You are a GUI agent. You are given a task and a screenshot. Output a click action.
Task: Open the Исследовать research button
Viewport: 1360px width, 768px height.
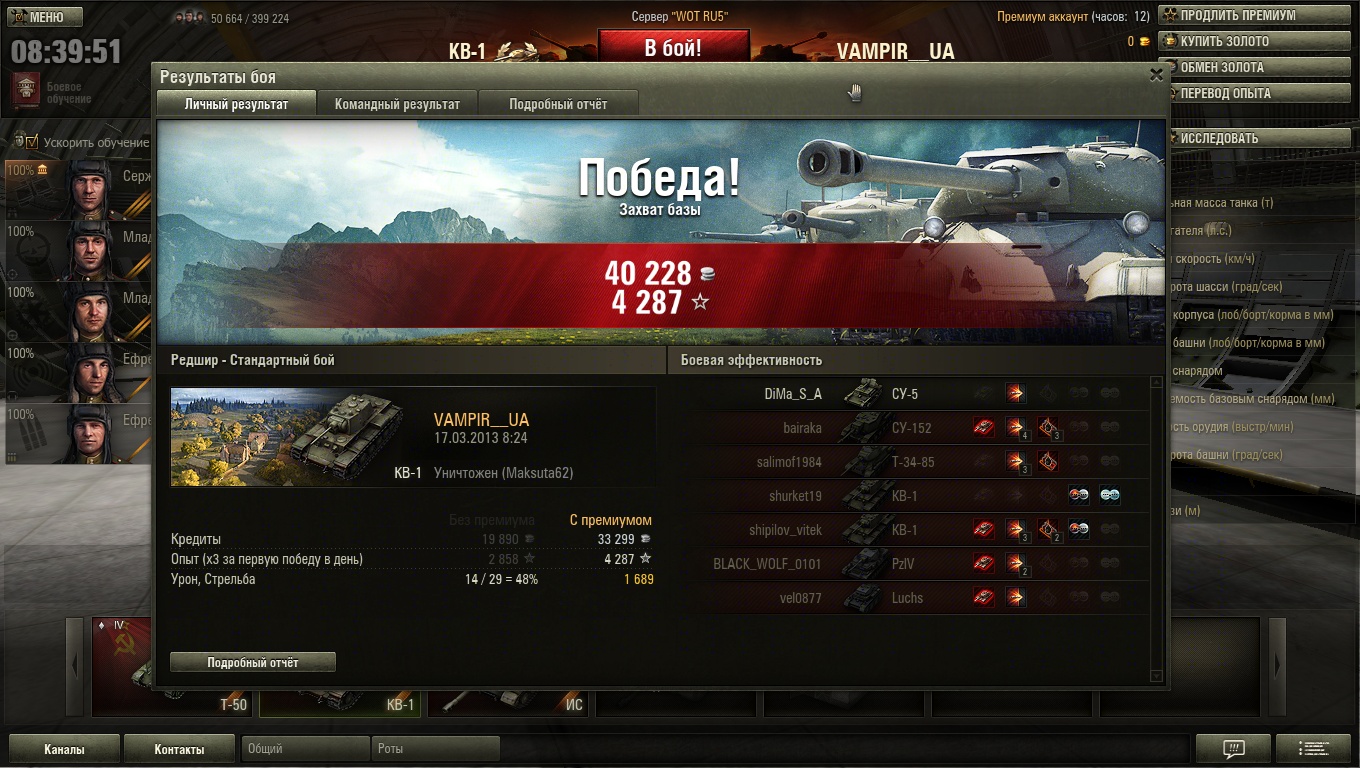coord(1254,138)
